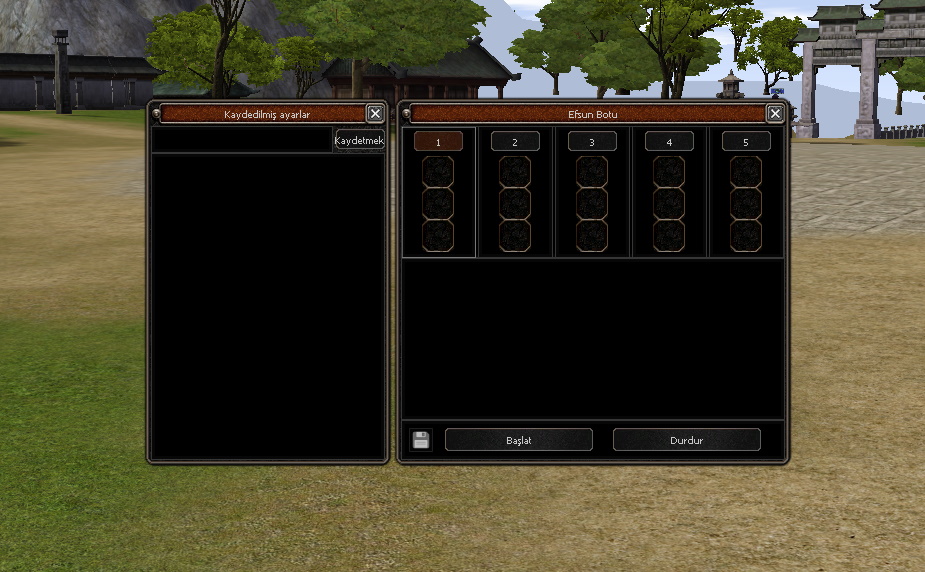Click the Kaydetmek save button
This screenshot has width=925, height=572.
pyautogui.click(x=359, y=141)
